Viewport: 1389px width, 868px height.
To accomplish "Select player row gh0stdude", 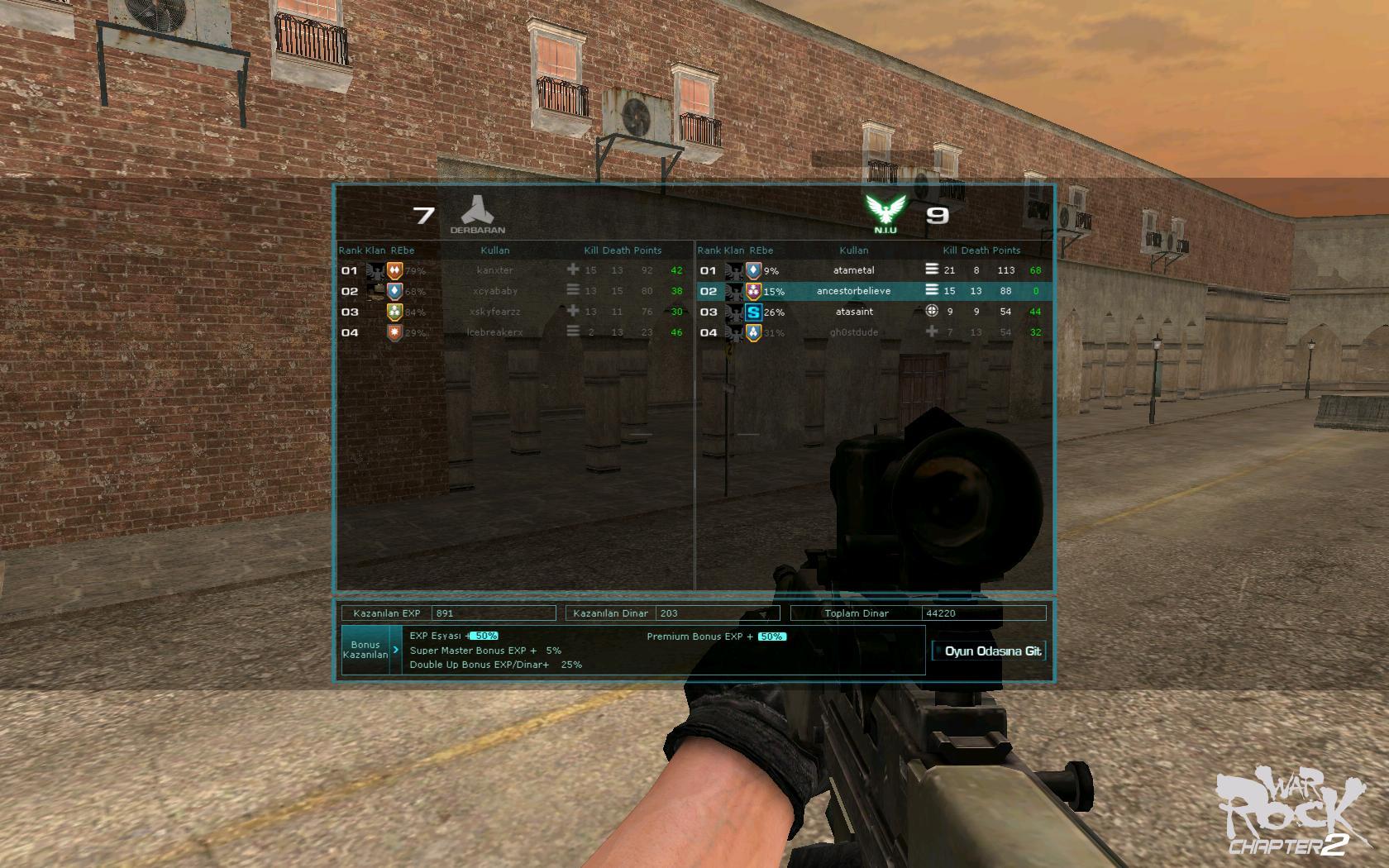I will pos(853,332).
